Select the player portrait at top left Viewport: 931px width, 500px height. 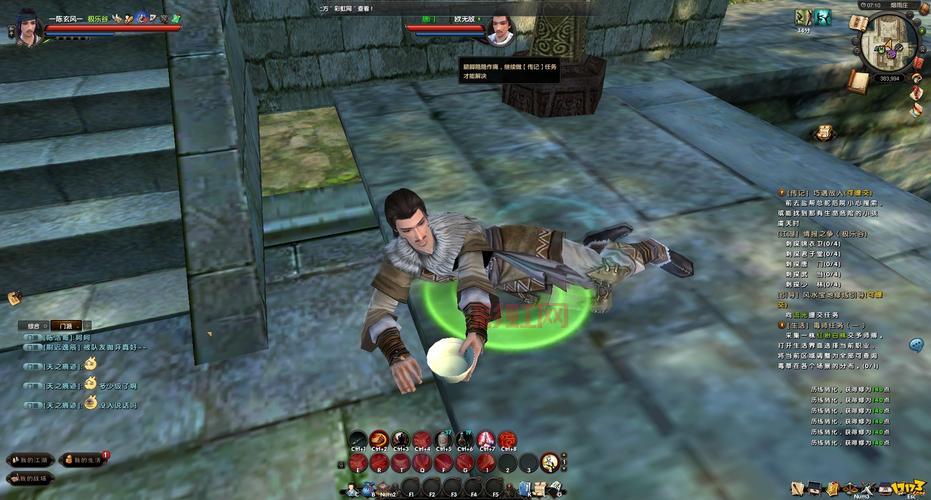28,28
